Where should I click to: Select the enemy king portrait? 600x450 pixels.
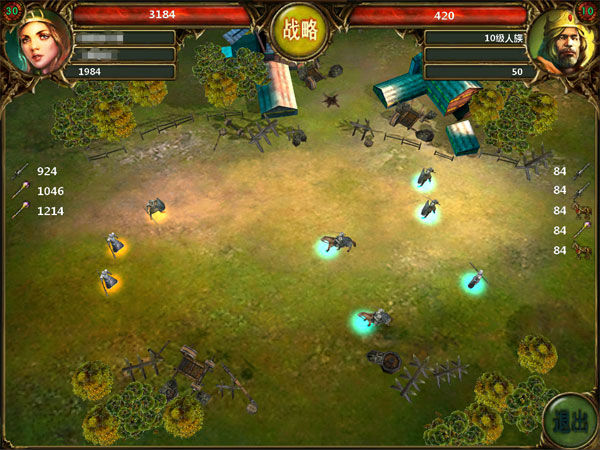click(560, 44)
